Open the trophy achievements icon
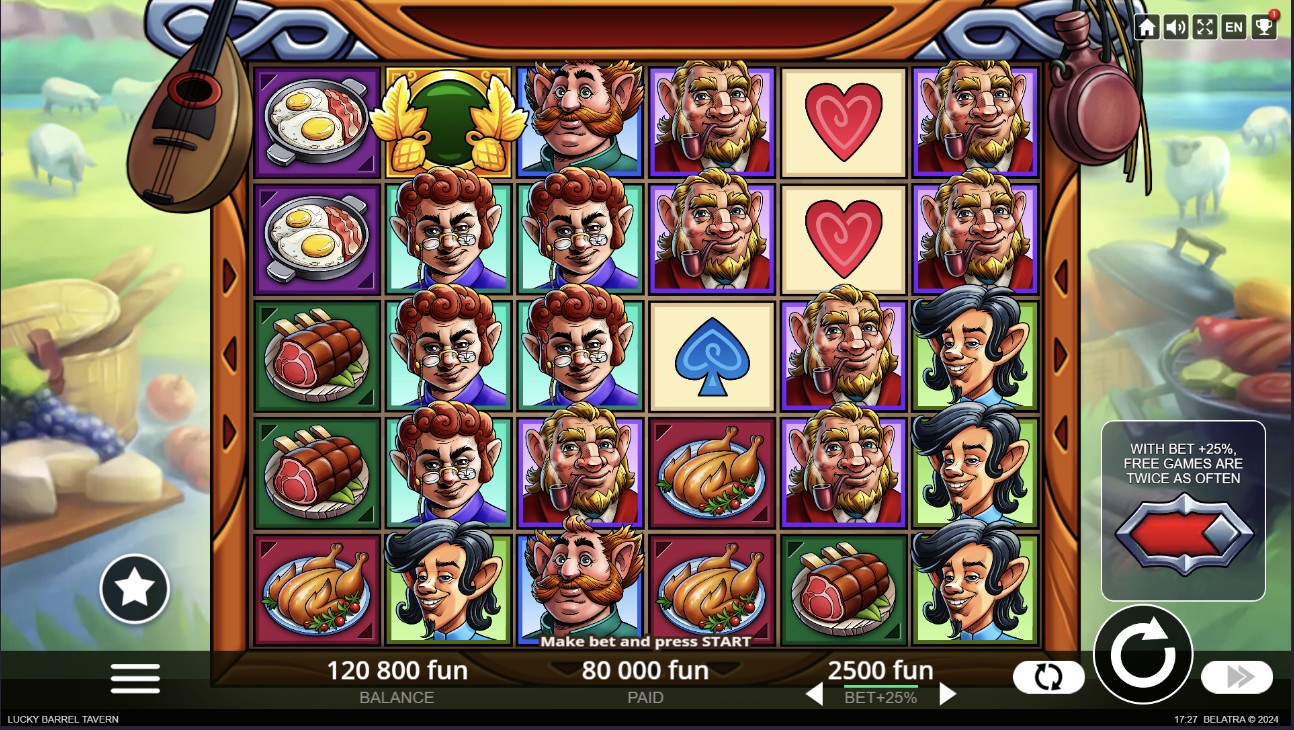This screenshot has height=730, width=1294. (1264, 27)
